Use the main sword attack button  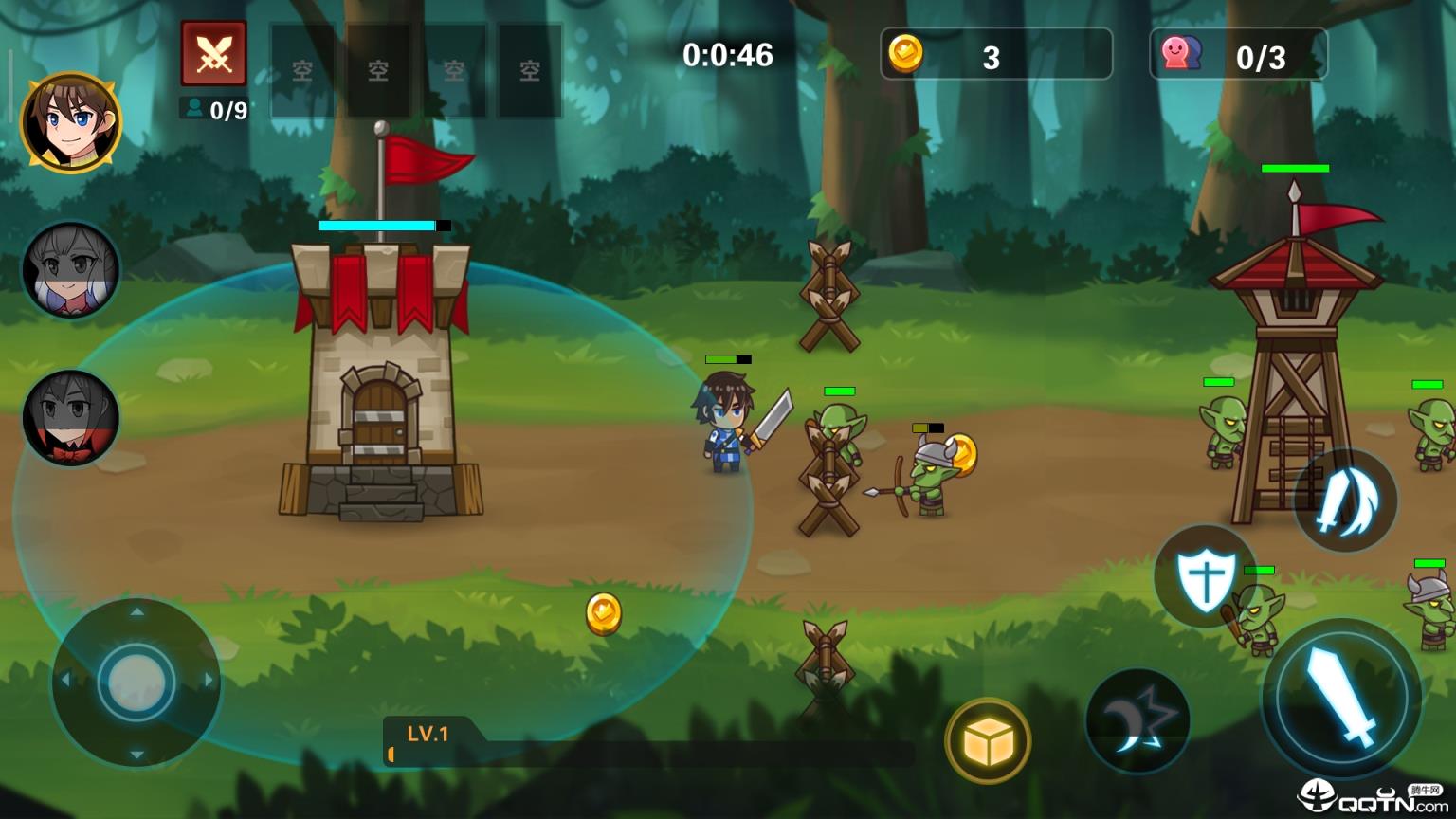coord(1340,697)
